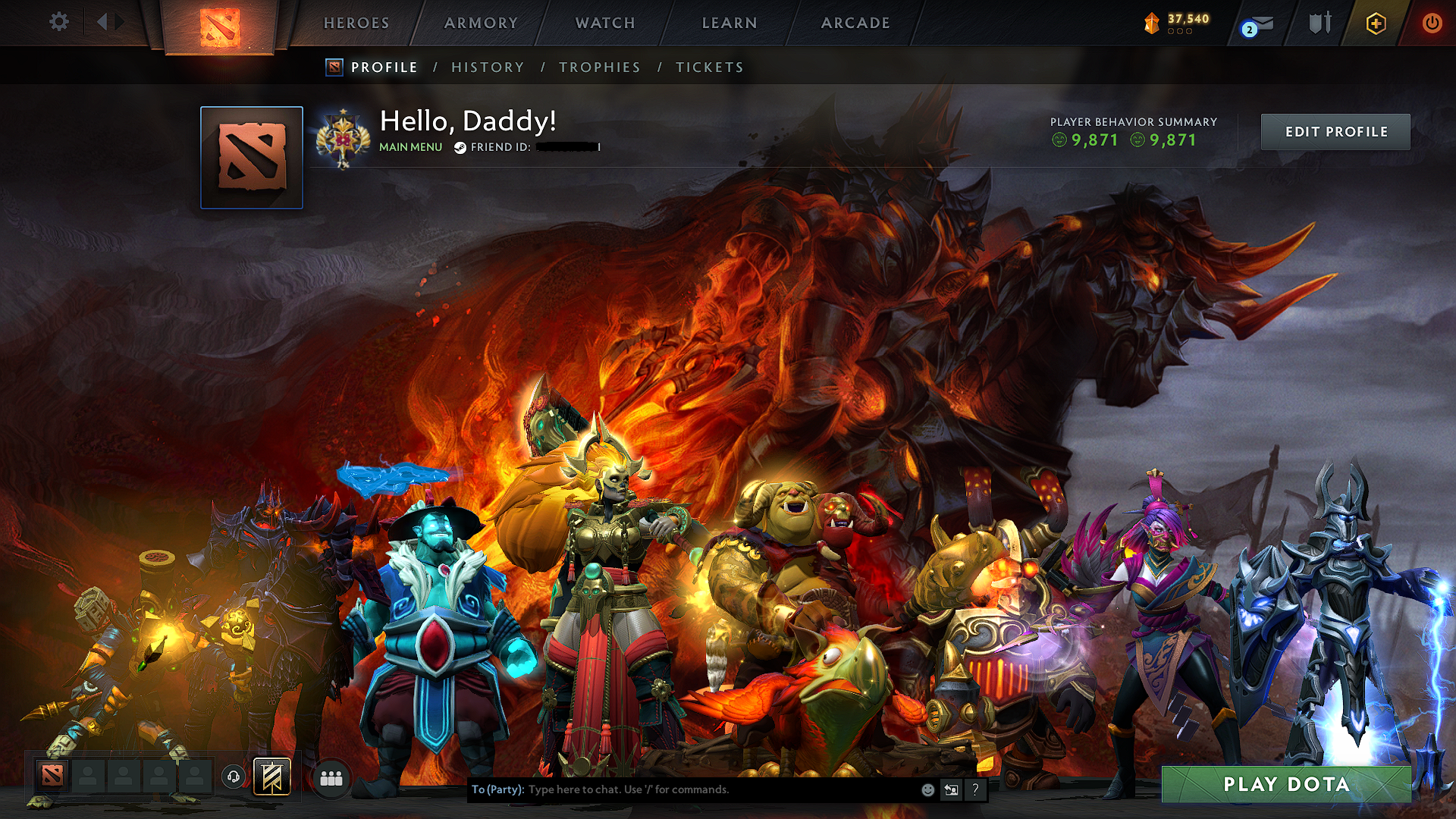
Task: Open the Trophies tab
Action: [599, 67]
